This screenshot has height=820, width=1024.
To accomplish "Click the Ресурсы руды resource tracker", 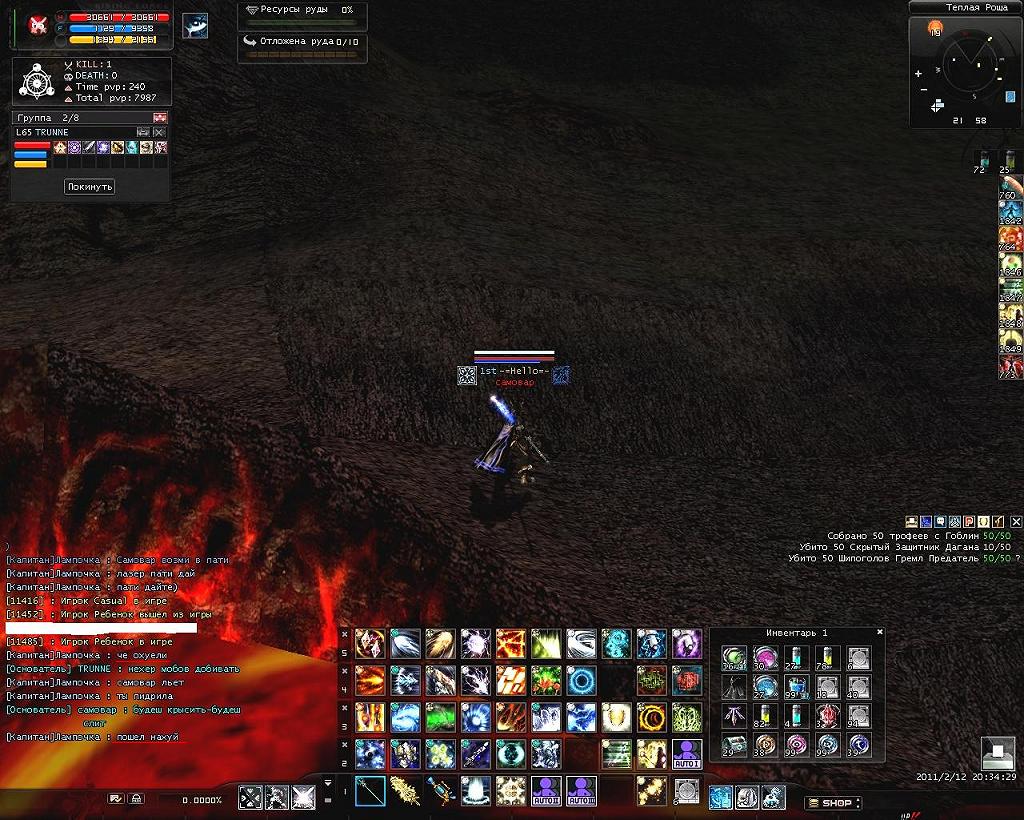I will click(x=302, y=10).
